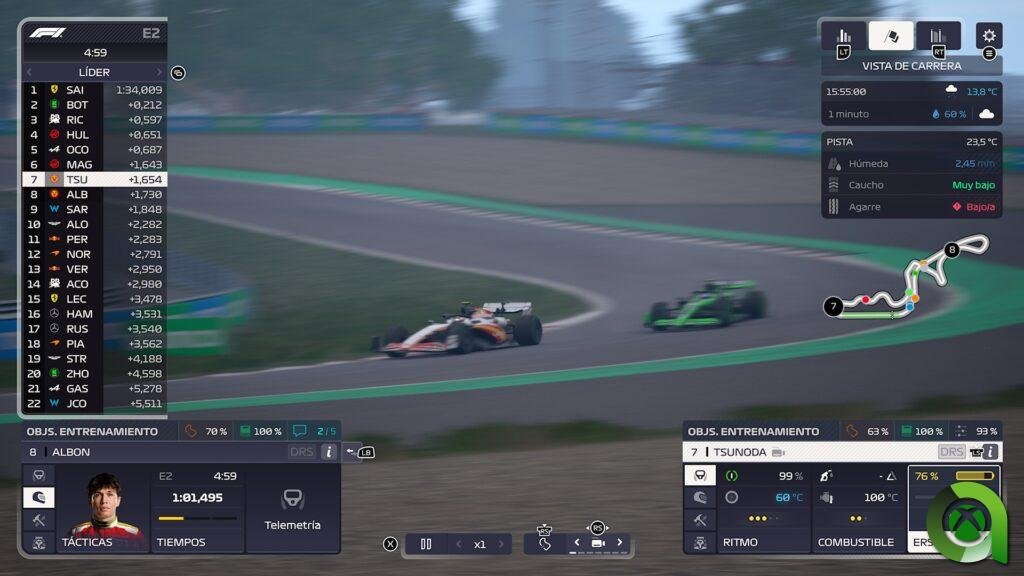Pause the session with the pause button
This screenshot has height=576, width=1024.
click(x=426, y=544)
